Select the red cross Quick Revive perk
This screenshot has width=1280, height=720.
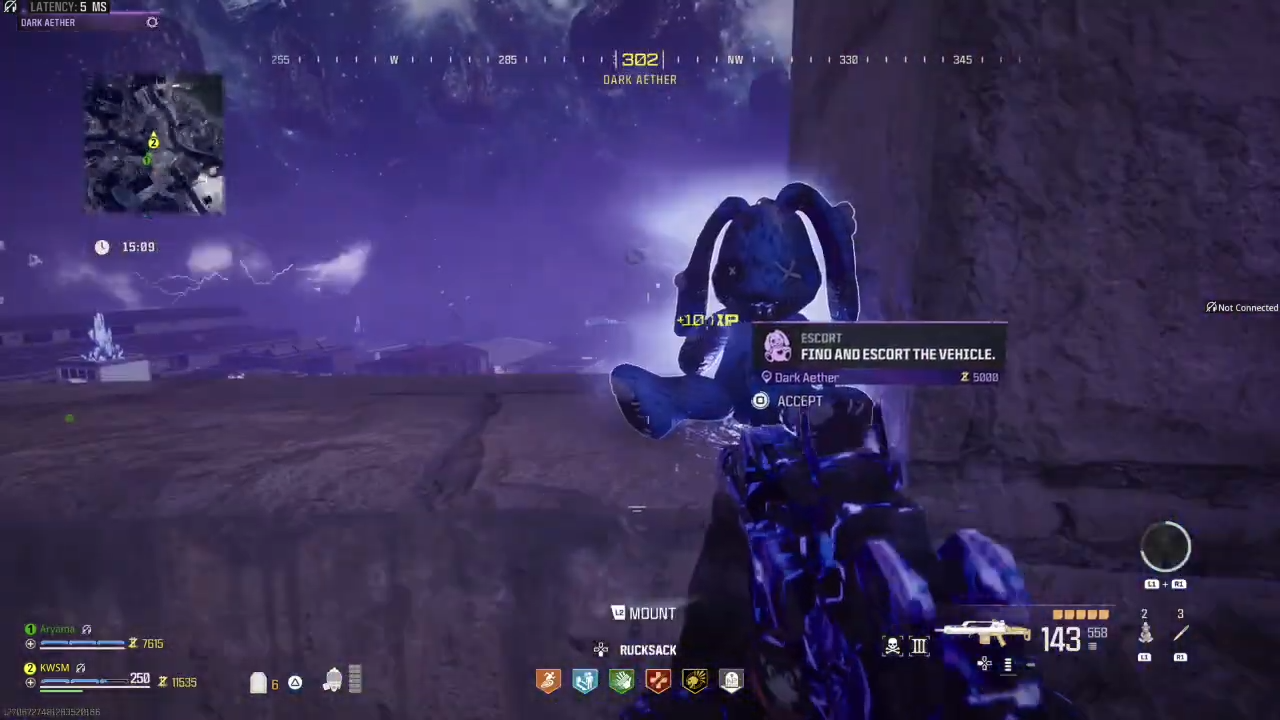click(658, 681)
